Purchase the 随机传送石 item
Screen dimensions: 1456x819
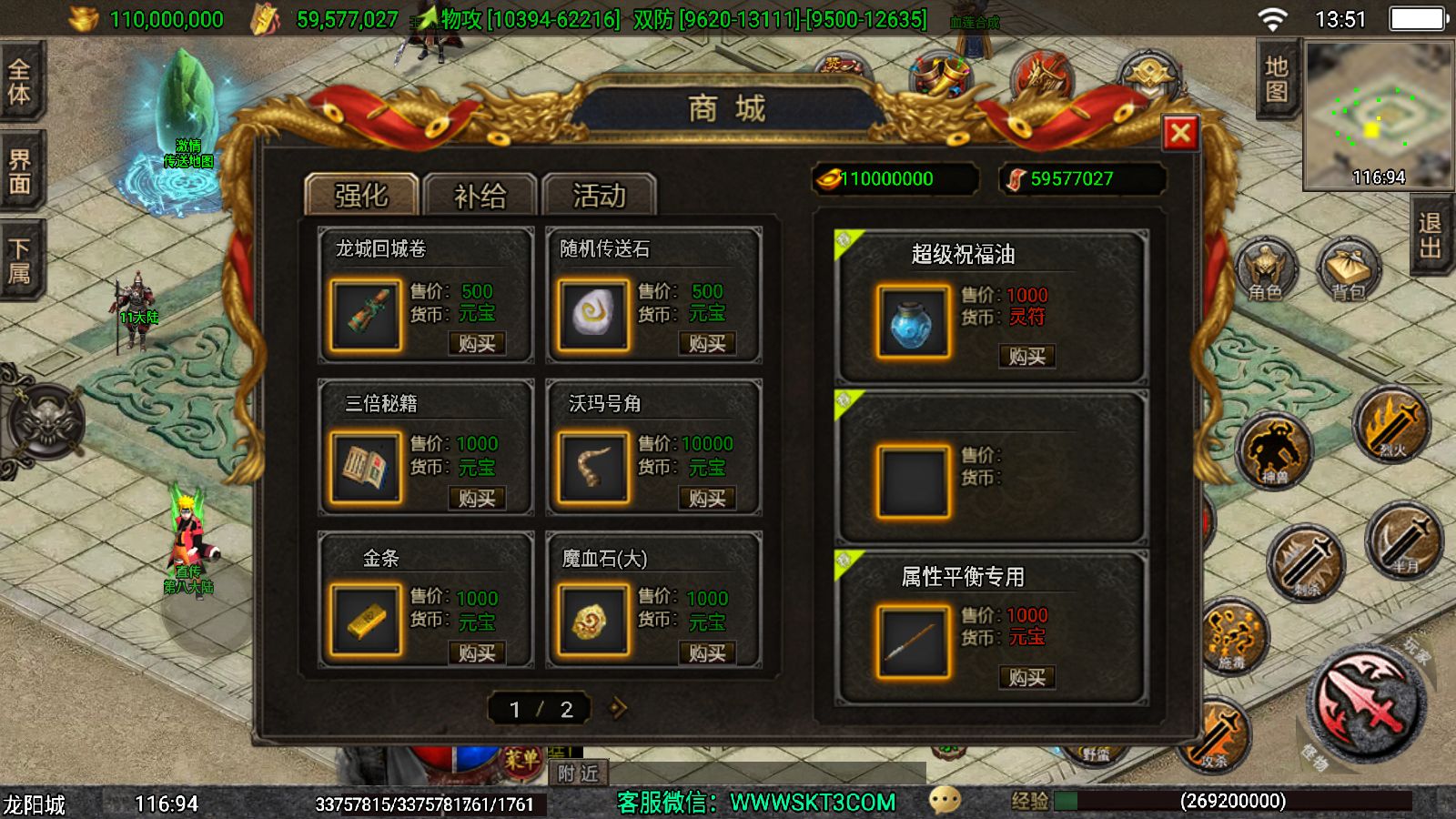(x=707, y=344)
